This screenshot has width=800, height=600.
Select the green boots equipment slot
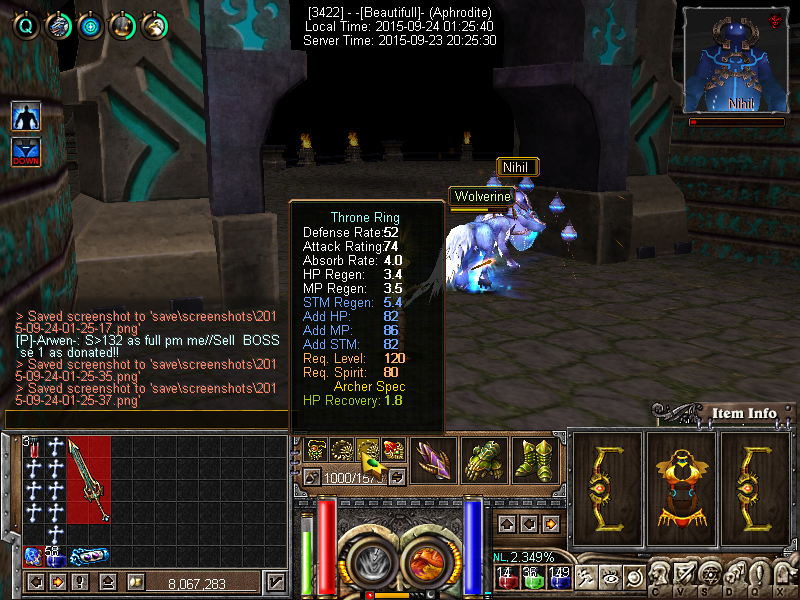click(x=535, y=461)
